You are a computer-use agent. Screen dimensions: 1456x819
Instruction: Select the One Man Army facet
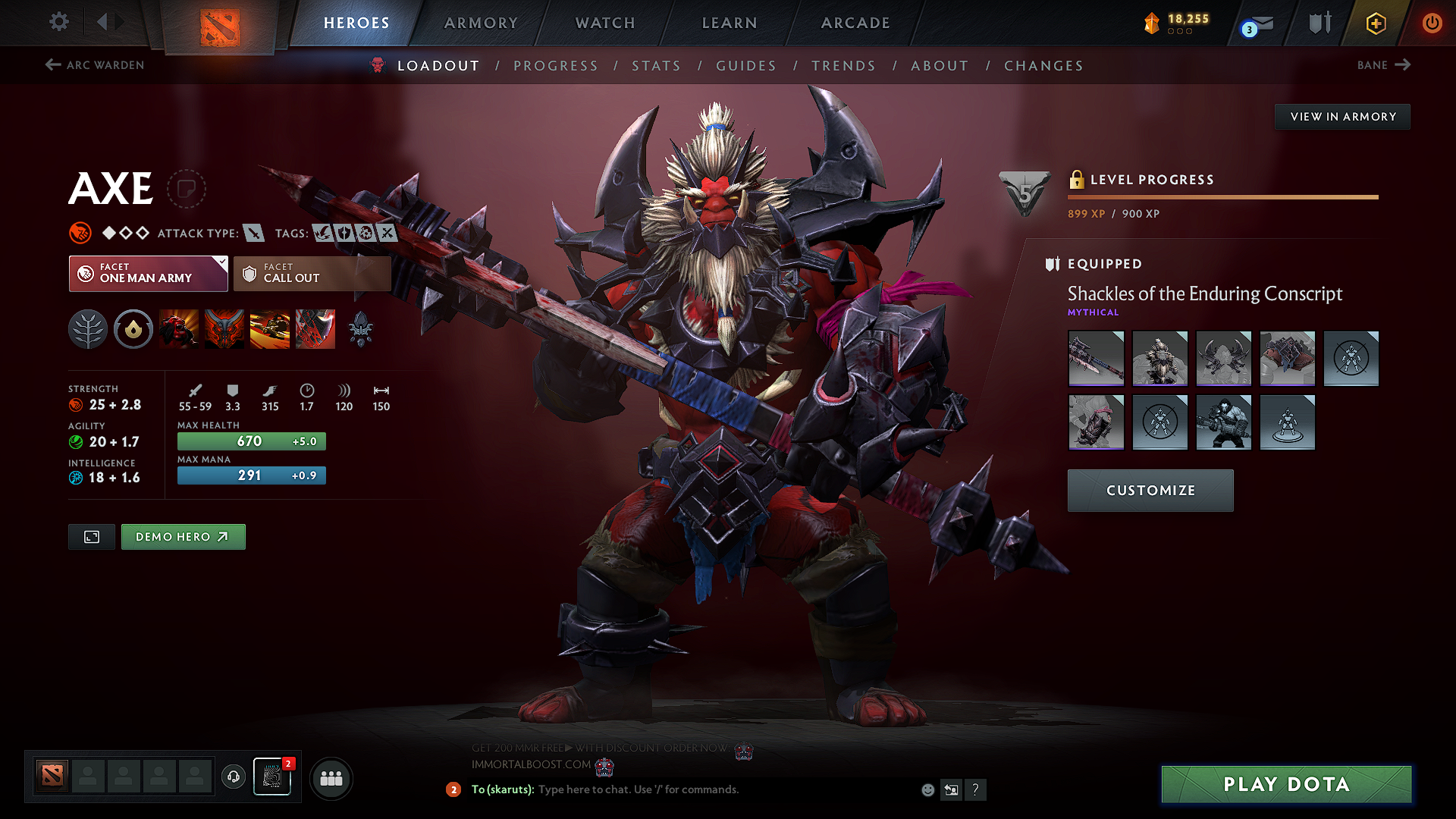pos(148,273)
